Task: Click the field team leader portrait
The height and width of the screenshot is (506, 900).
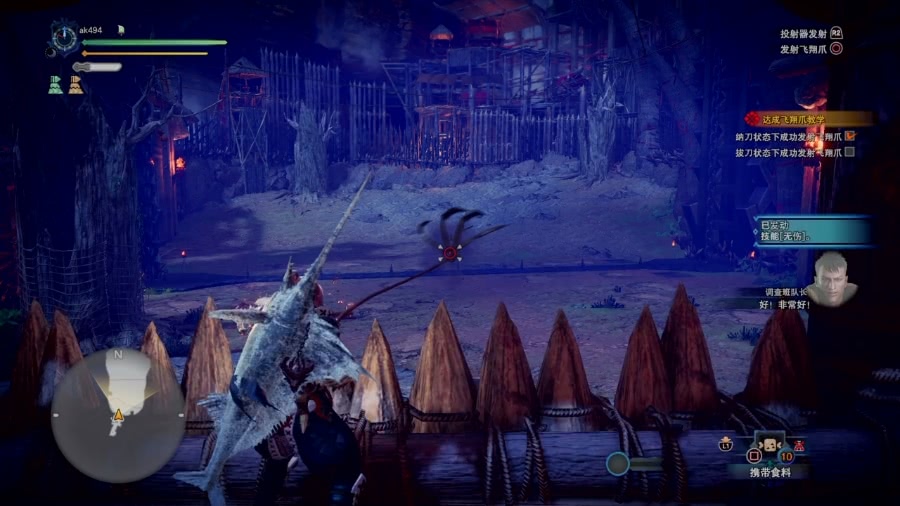Action: click(833, 278)
